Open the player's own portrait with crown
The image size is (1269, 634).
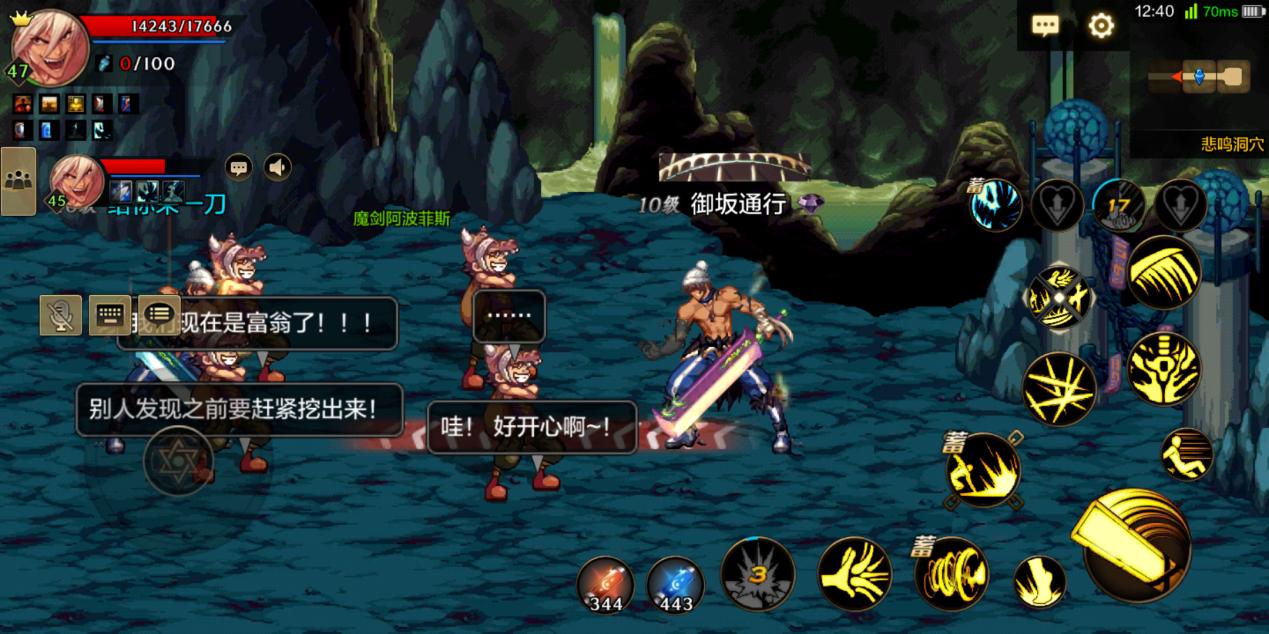tap(46, 46)
